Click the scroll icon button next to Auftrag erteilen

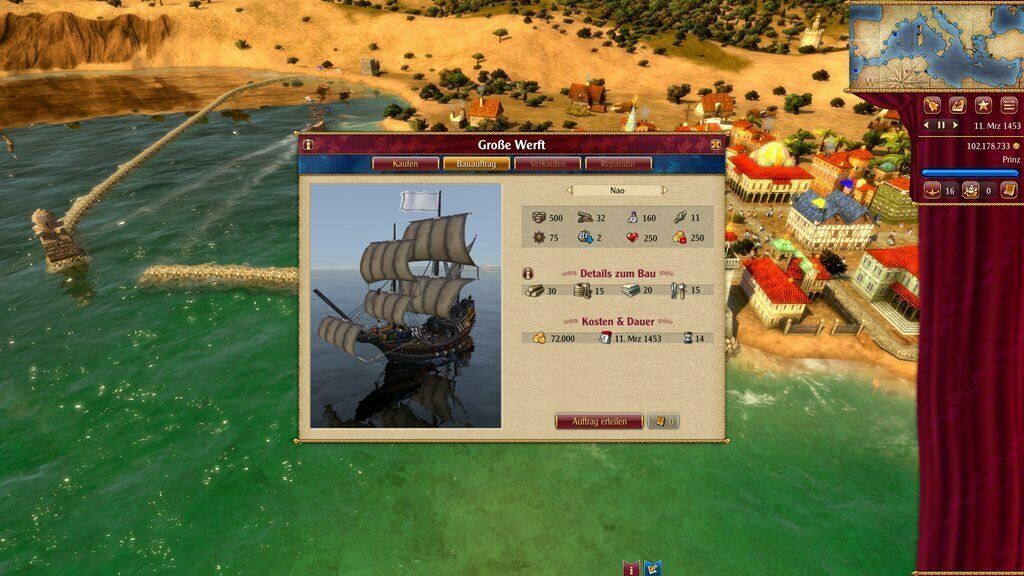point(663,421)
